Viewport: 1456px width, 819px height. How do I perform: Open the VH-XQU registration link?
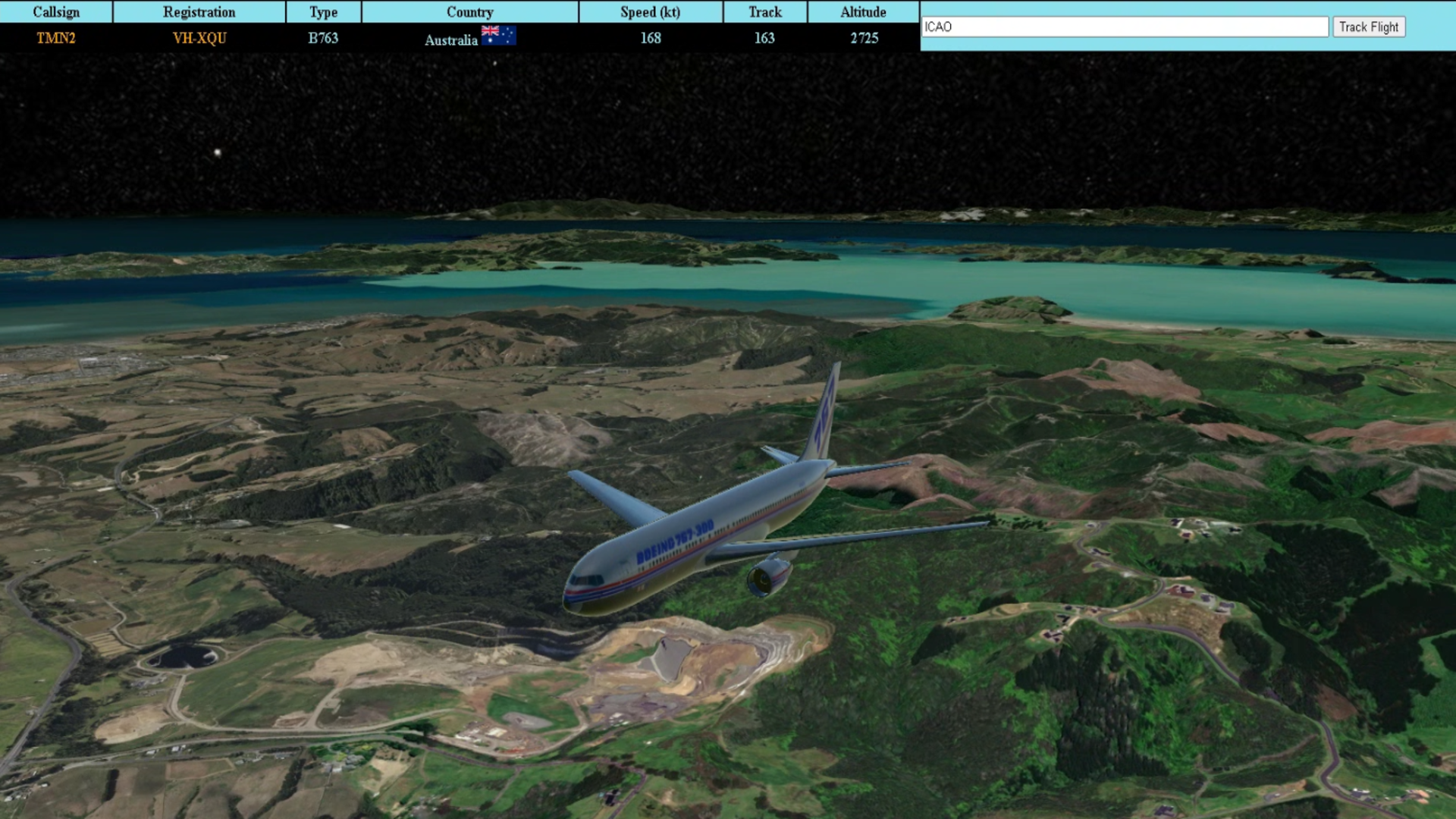click(199, 38)
